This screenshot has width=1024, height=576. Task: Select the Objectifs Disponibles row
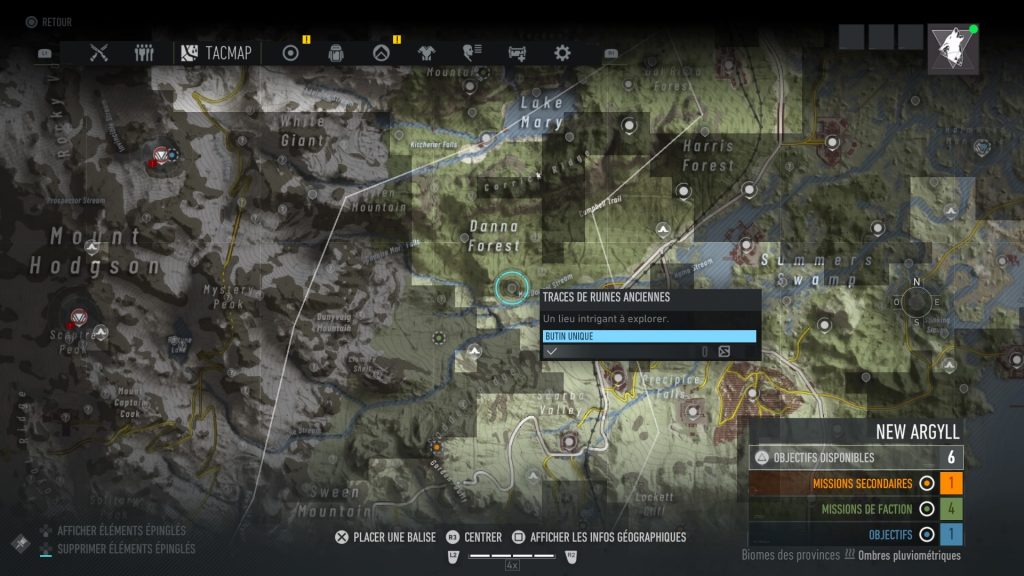pyautogui.click(x=855, y=457)
